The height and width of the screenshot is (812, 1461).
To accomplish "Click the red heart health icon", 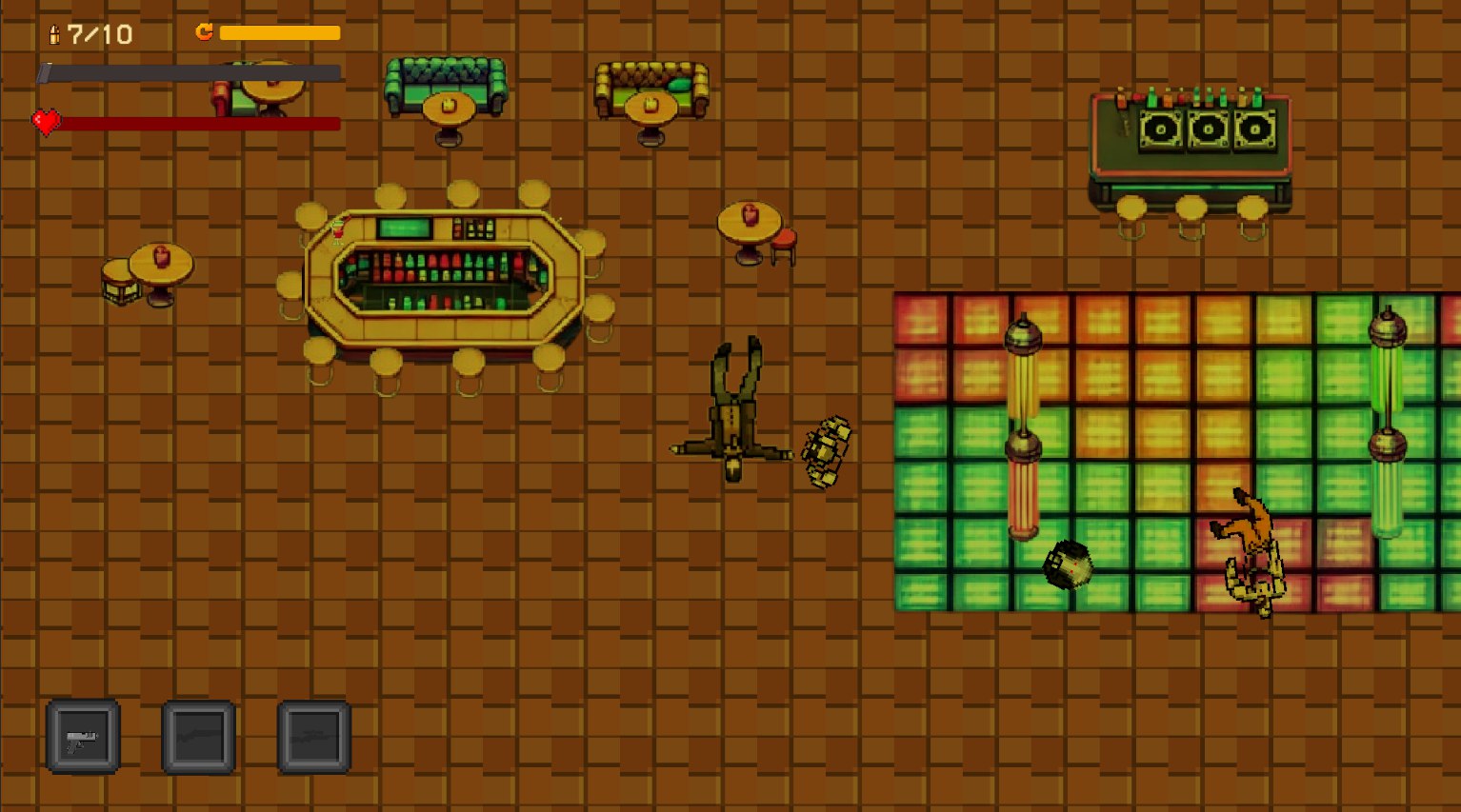I will [x=45, y=122].
